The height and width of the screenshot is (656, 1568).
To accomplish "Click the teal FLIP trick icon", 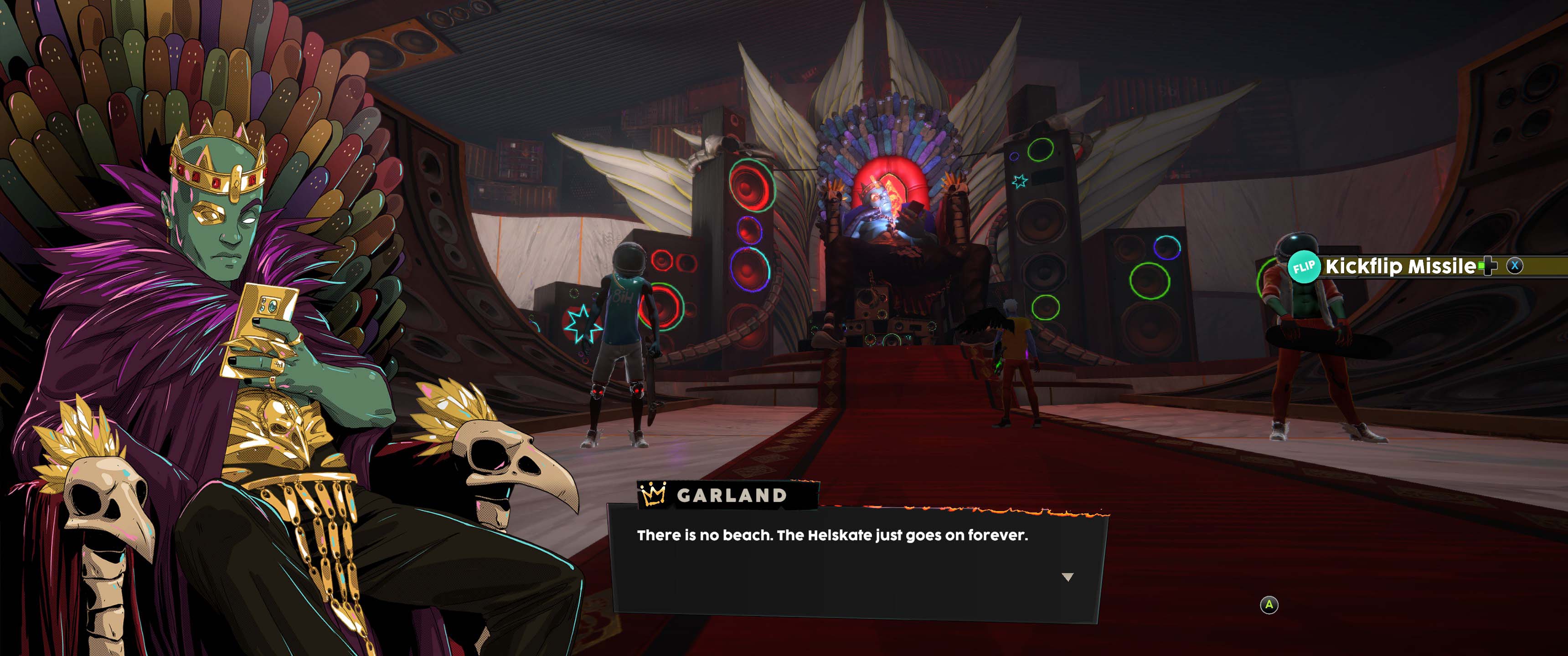I will click(1304, 267).
